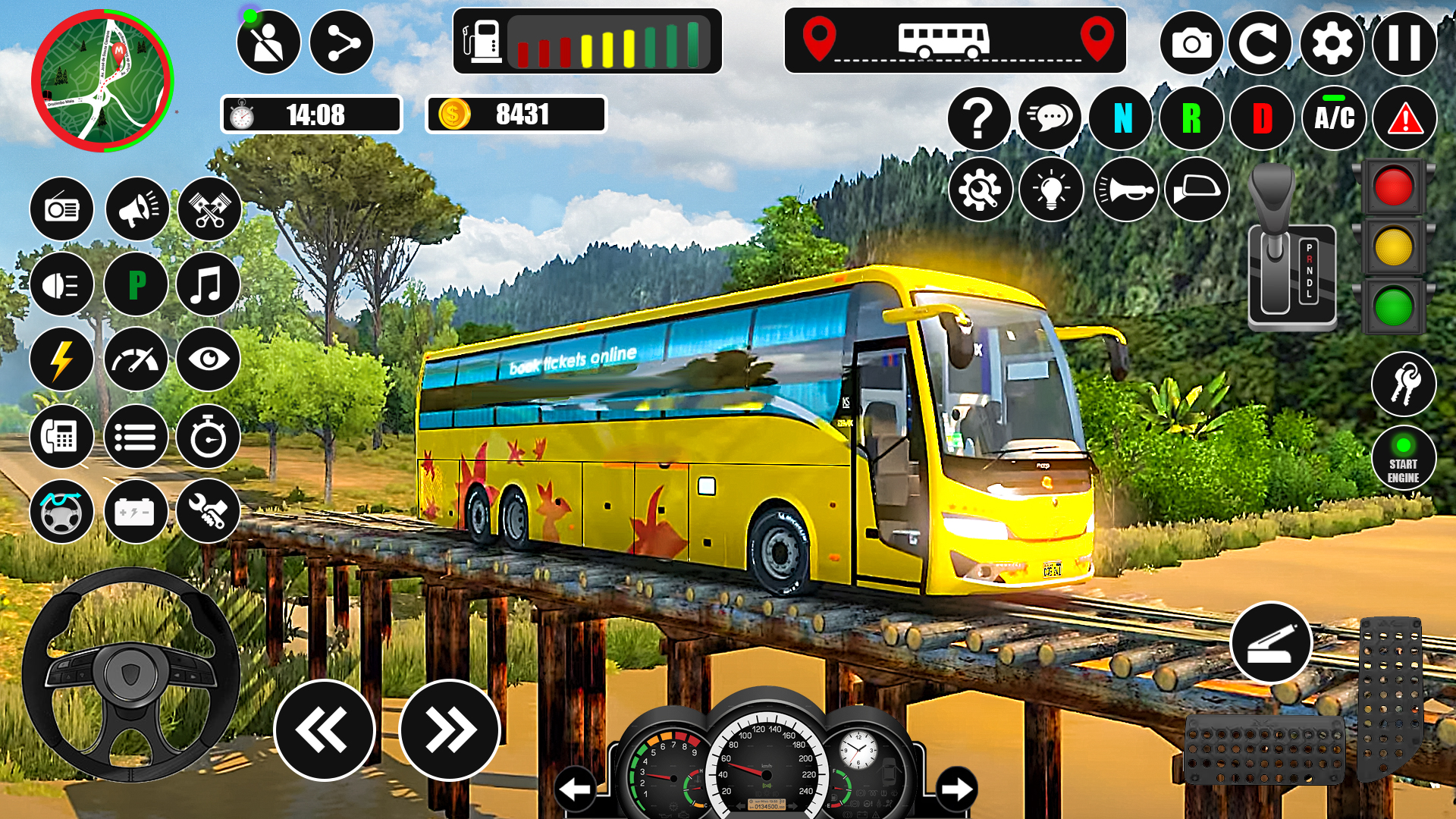The width and height of the screenshot is (1456, 819).
Task: Toggle the headlights icon
Action: [63, 284]
